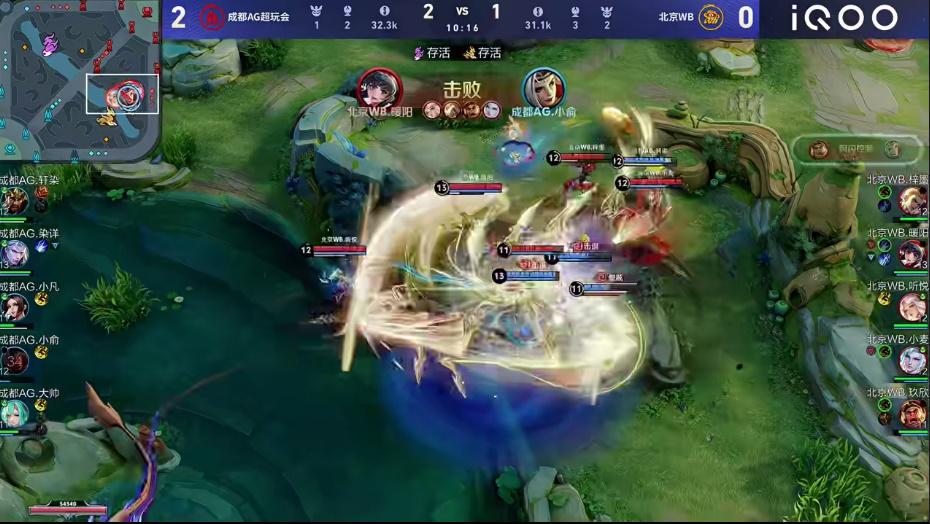Select player 成都AG.轩染's hero portrait
Image resolution: width=930 pixels, height=524 pixels.
14,201
